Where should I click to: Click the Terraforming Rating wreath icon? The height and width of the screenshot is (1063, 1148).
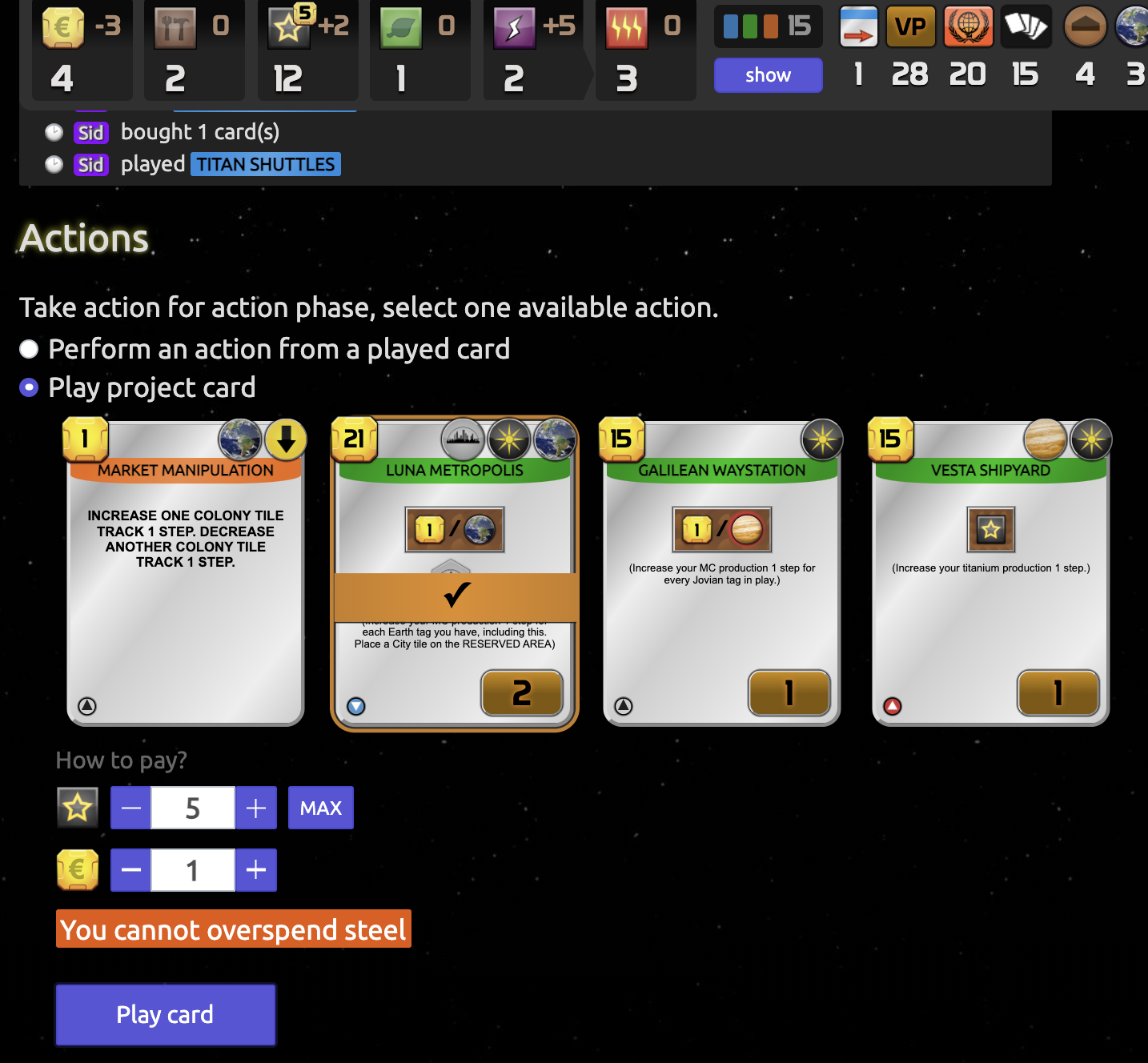968,26
